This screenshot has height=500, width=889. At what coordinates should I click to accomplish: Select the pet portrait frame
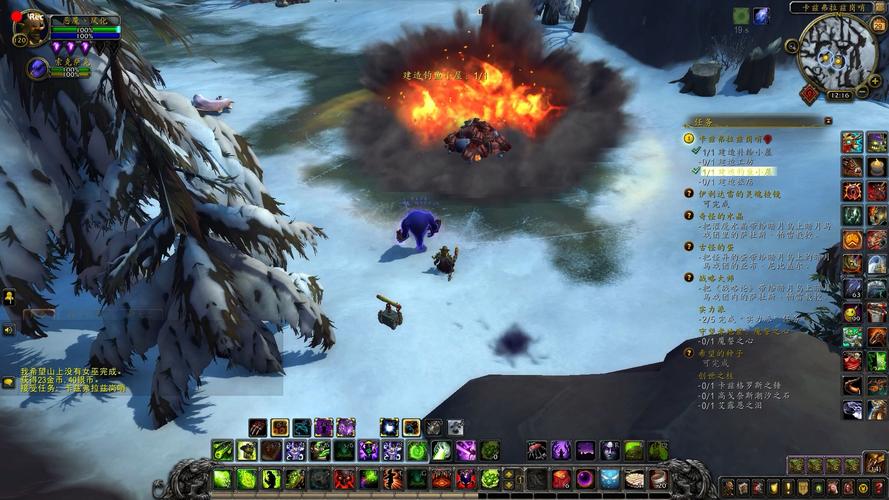(x=37, y=68)
